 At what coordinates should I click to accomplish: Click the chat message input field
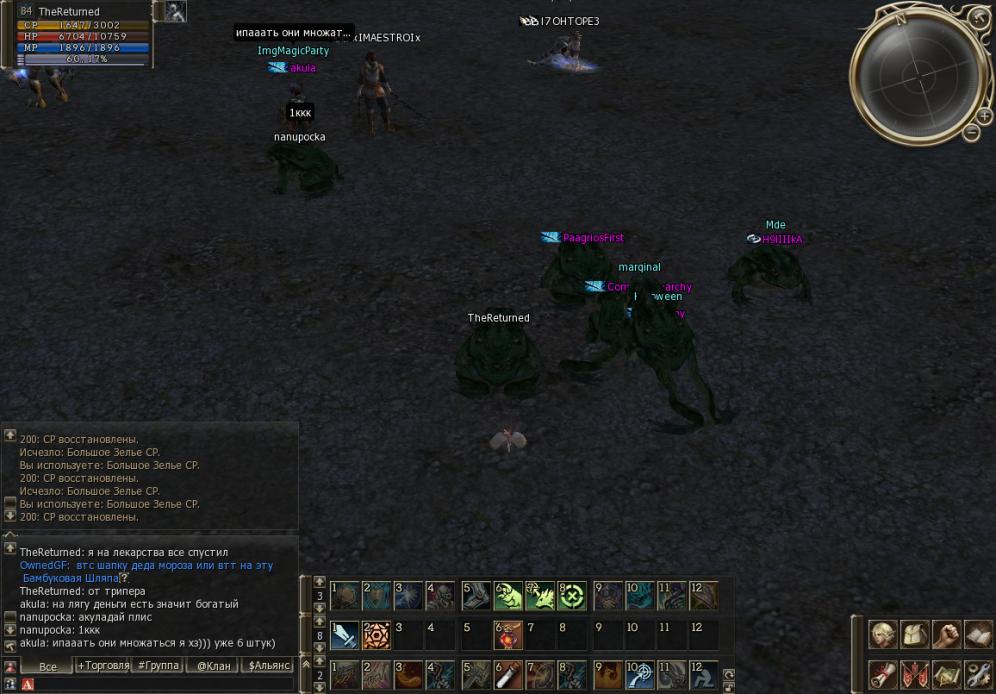[x=160, y=684]
